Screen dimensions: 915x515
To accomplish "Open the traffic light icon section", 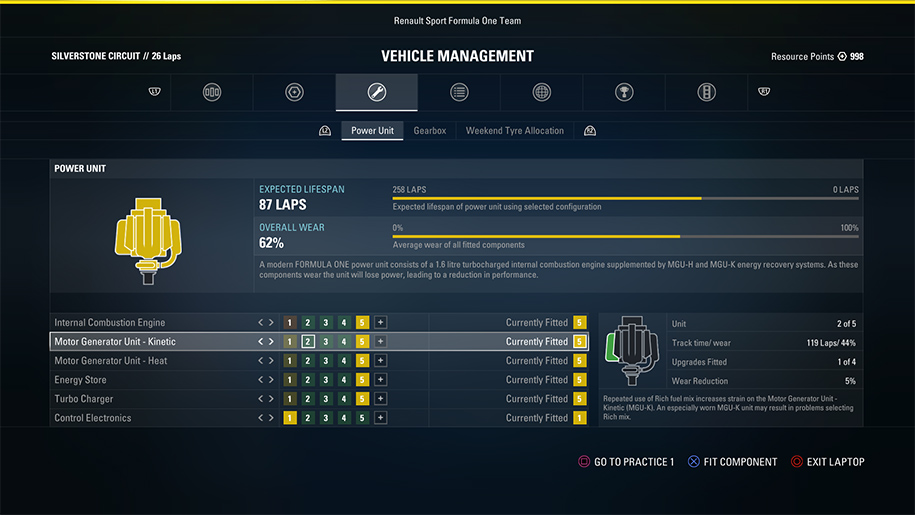I will [x=706, y=93].
